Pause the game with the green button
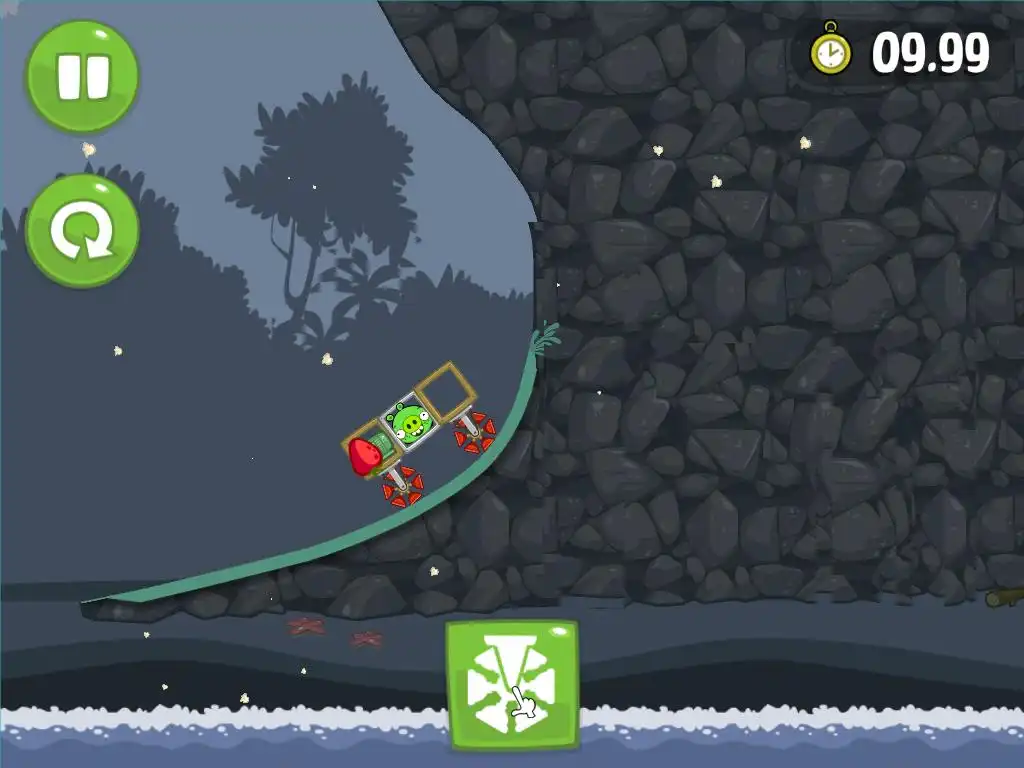The width and height of the screenshot is (1024, 768). click(x=82, y=76)
